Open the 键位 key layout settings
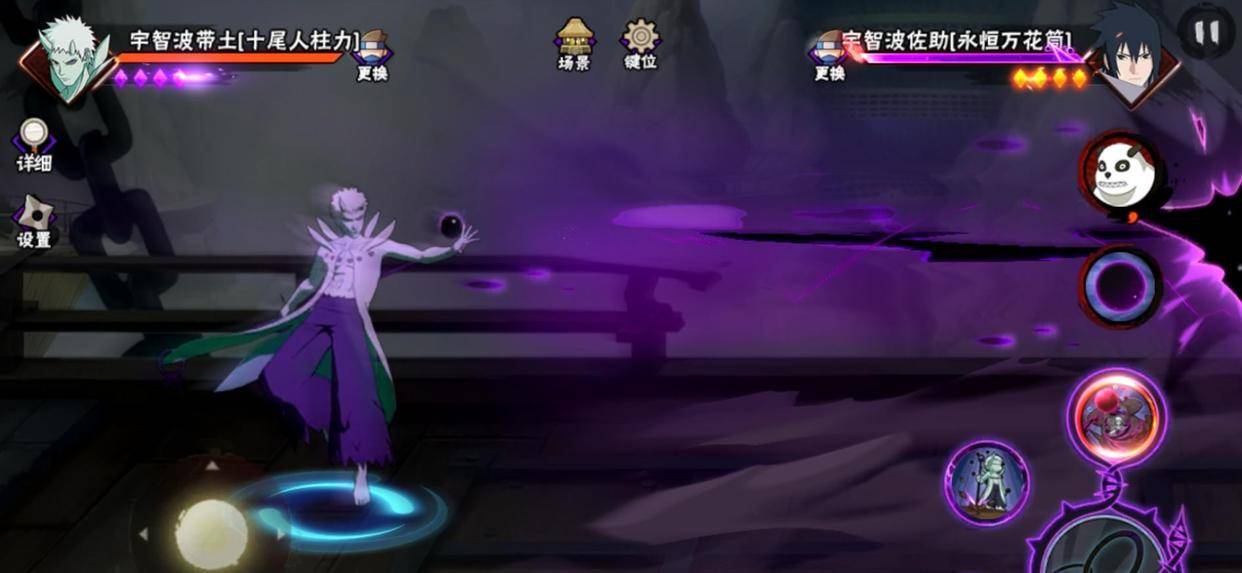Screen dimensions: 1242x573 [640, 44]
